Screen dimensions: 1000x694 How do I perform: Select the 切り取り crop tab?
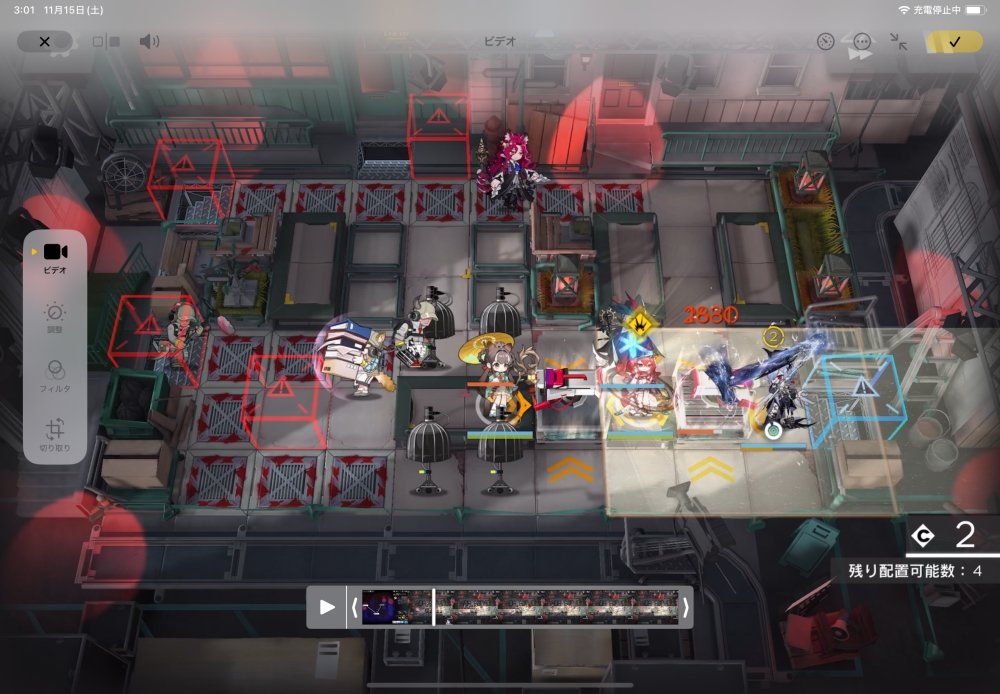pyautogui.click(x=55, y=433)
